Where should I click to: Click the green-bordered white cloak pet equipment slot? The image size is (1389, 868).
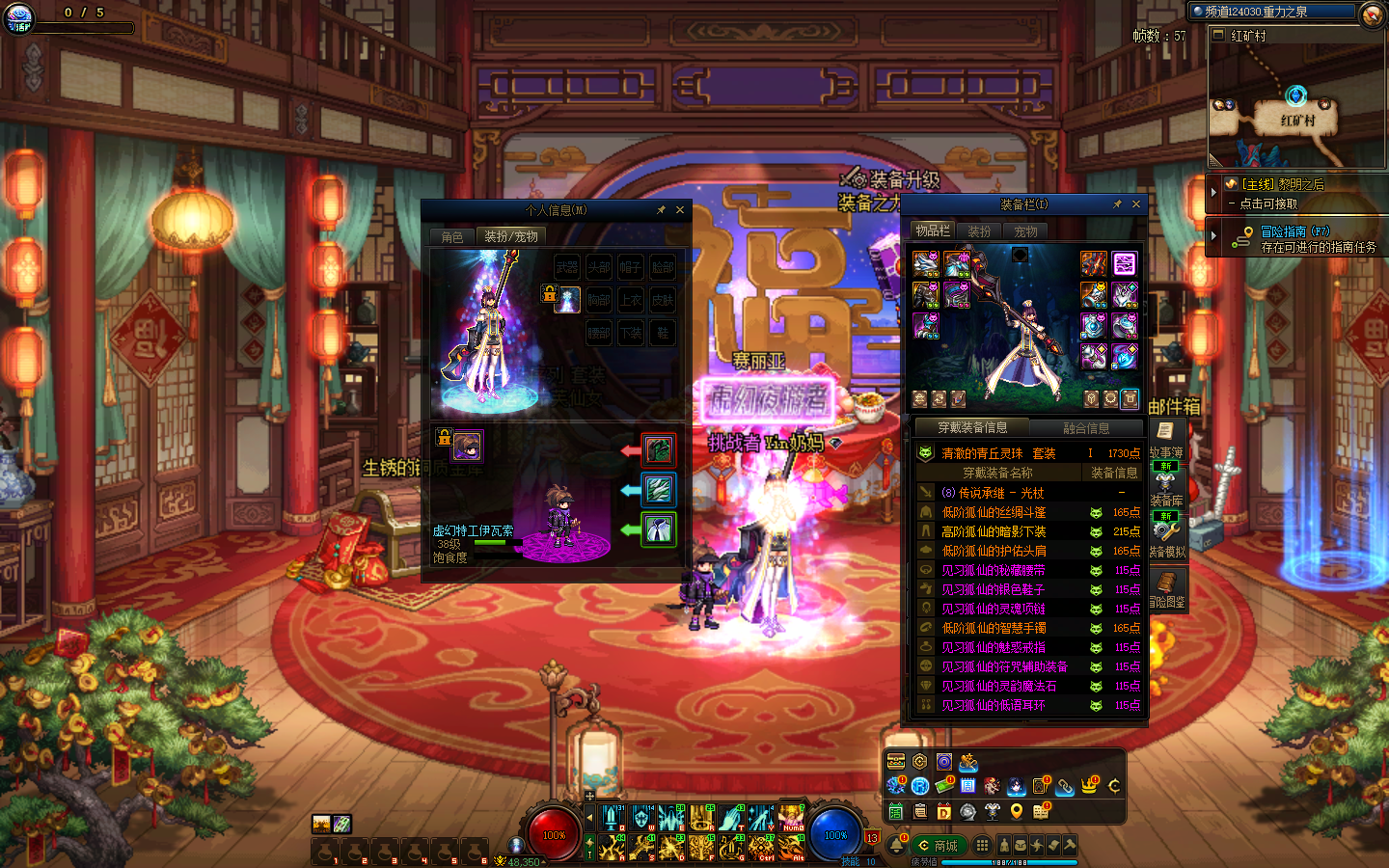pos(659,529)
